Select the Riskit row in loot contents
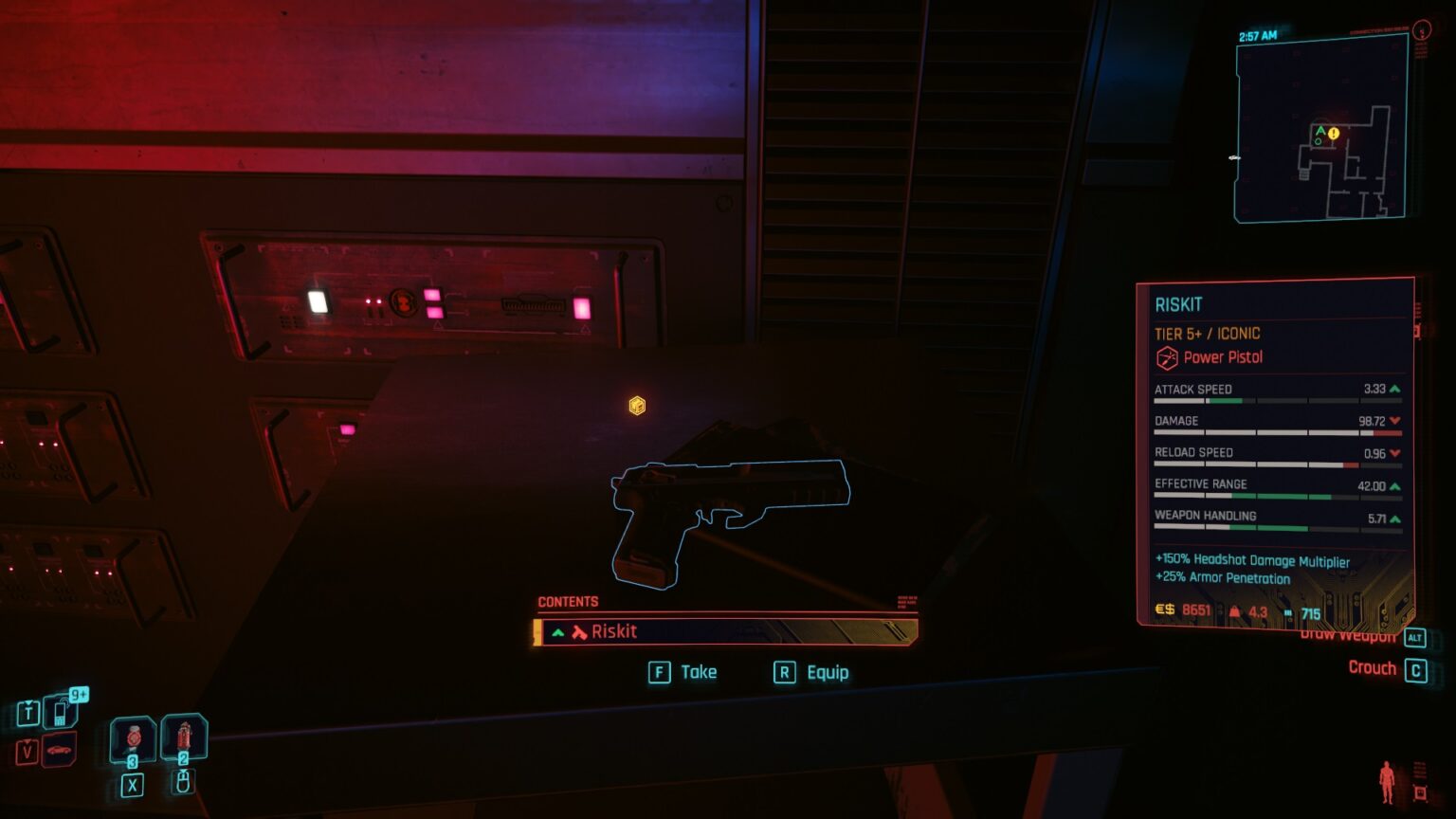Image resolution: width=1456 pixels, height=819 pixels. click(725, 631)
